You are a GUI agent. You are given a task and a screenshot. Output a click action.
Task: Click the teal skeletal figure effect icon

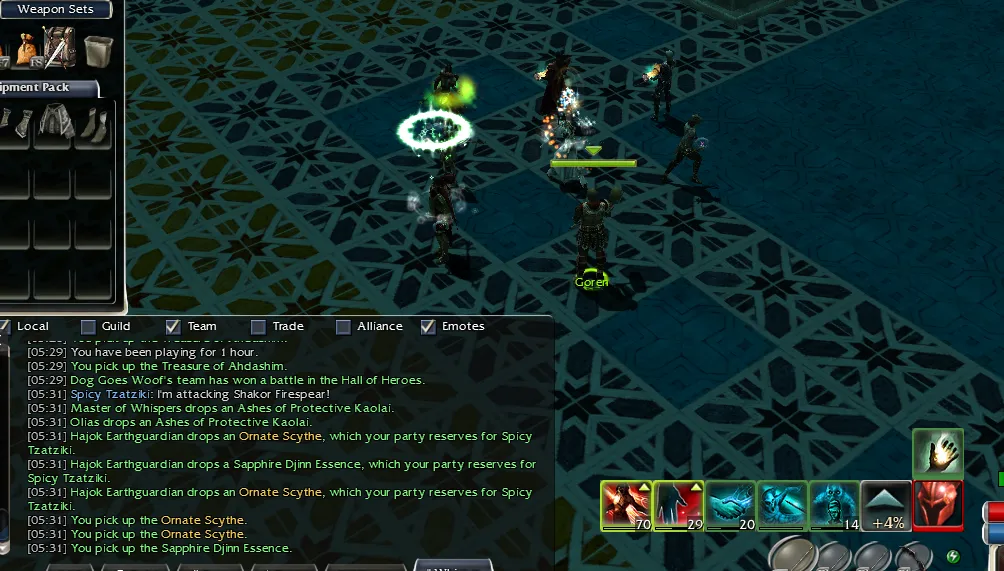pyautogui.click(x=782, y=505)
